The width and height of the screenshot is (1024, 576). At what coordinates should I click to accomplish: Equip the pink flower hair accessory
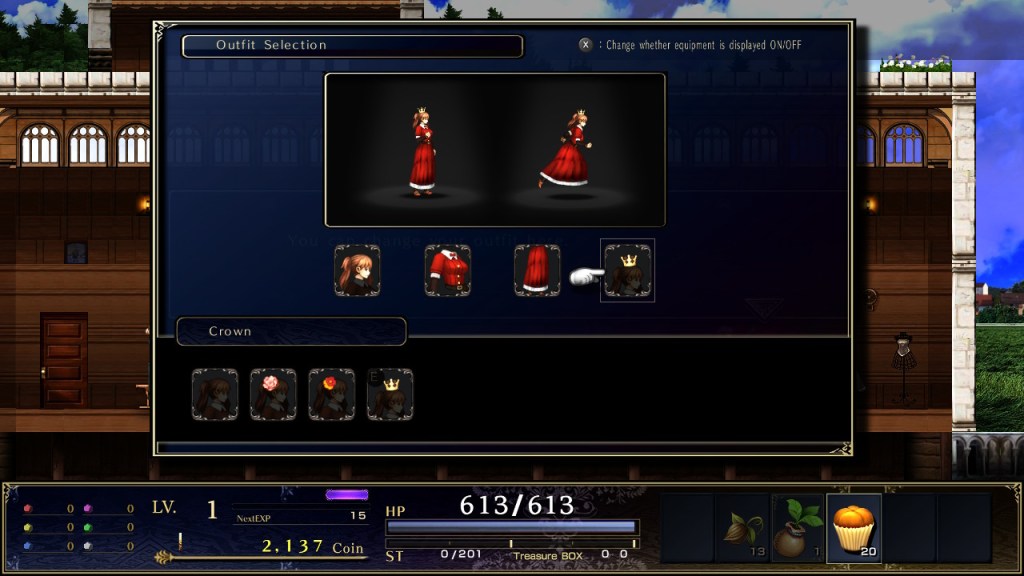273,394
